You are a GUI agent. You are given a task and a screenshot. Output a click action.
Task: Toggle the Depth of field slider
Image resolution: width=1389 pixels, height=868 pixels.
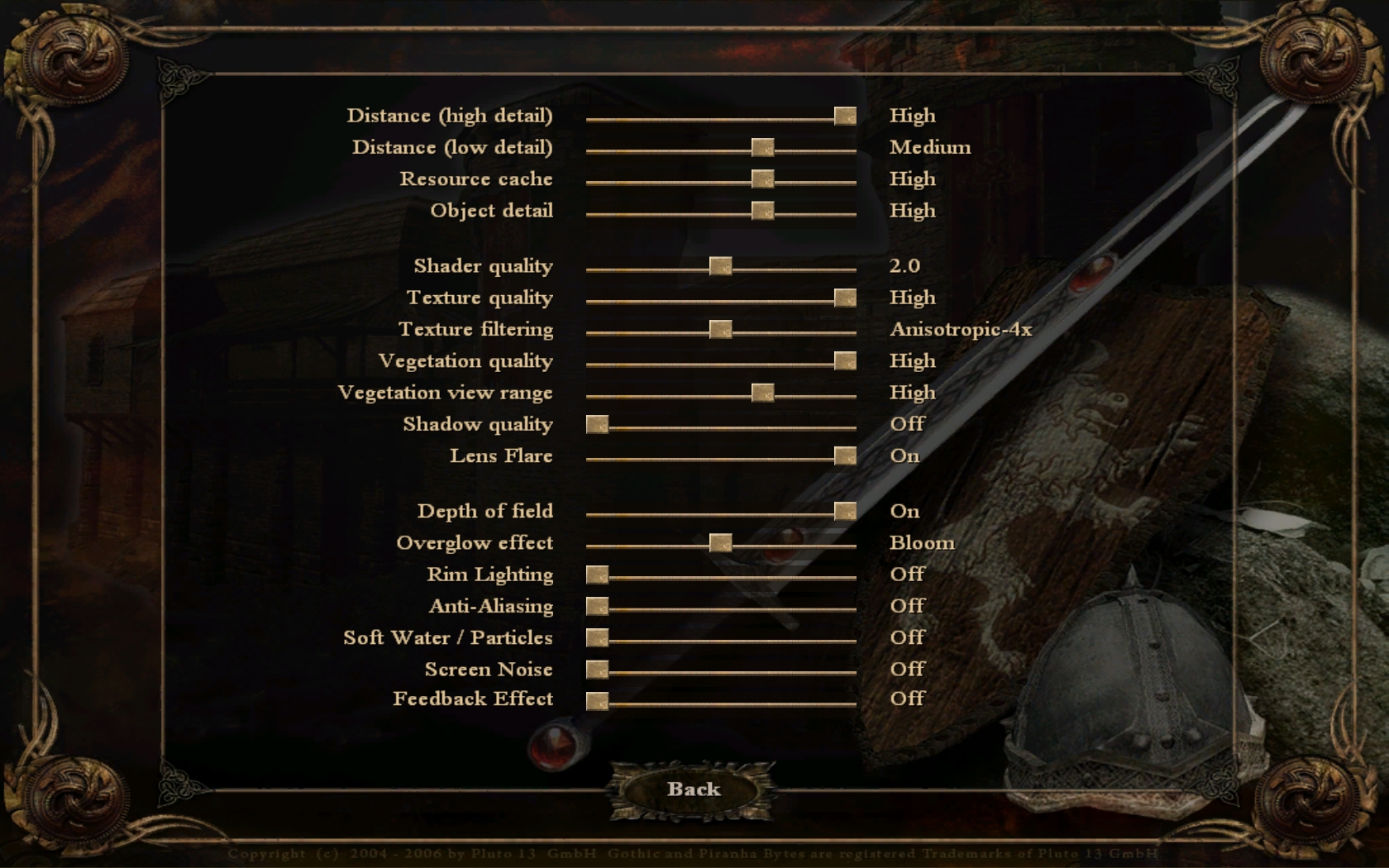844,512
